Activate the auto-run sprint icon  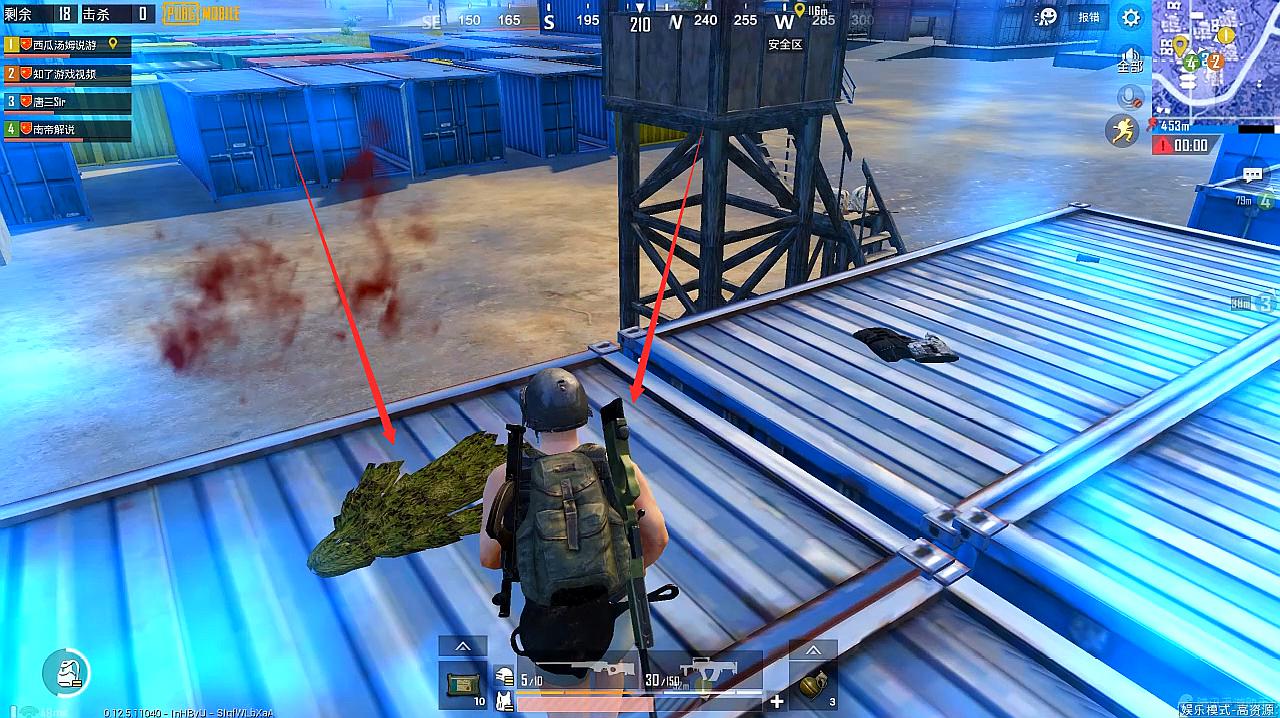(1122, 130)
